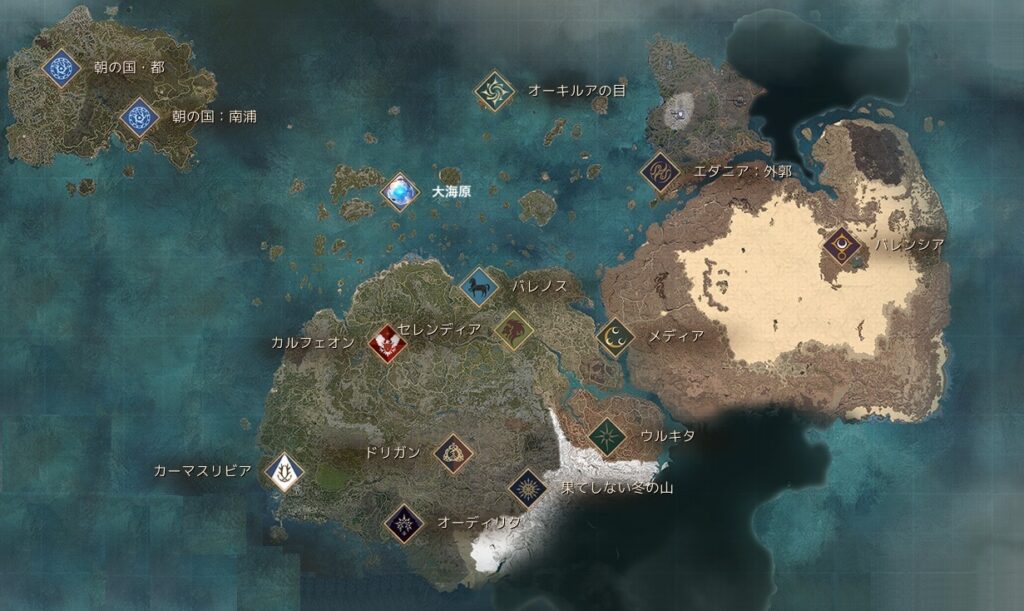The height and width of the screenshot is (611, 1024).
Task: Click the エダニア：外郭 region icon
Action: (660, 172)
